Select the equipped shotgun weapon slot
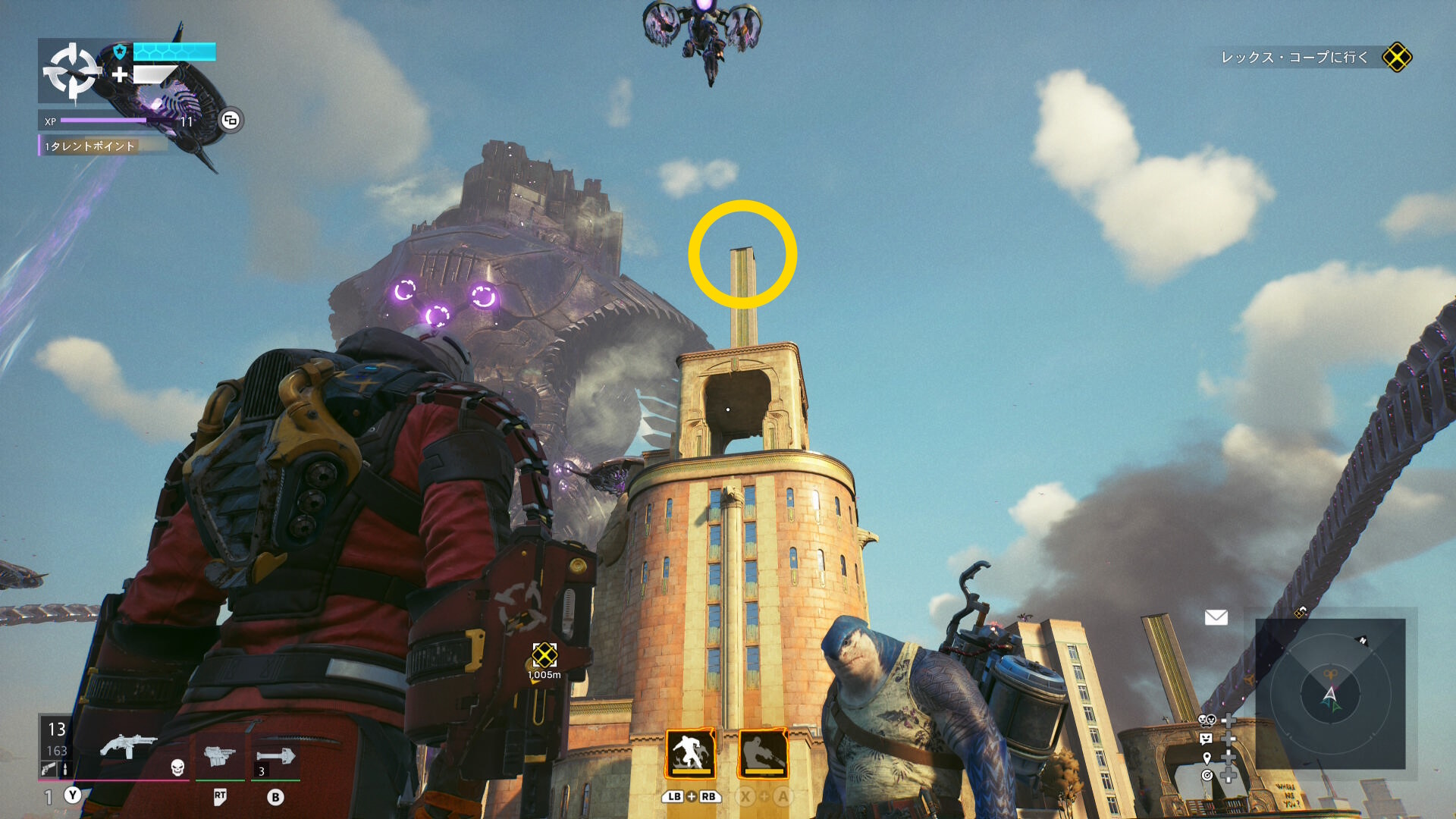This screenshot has width=1456, height=819. (127, 746)
